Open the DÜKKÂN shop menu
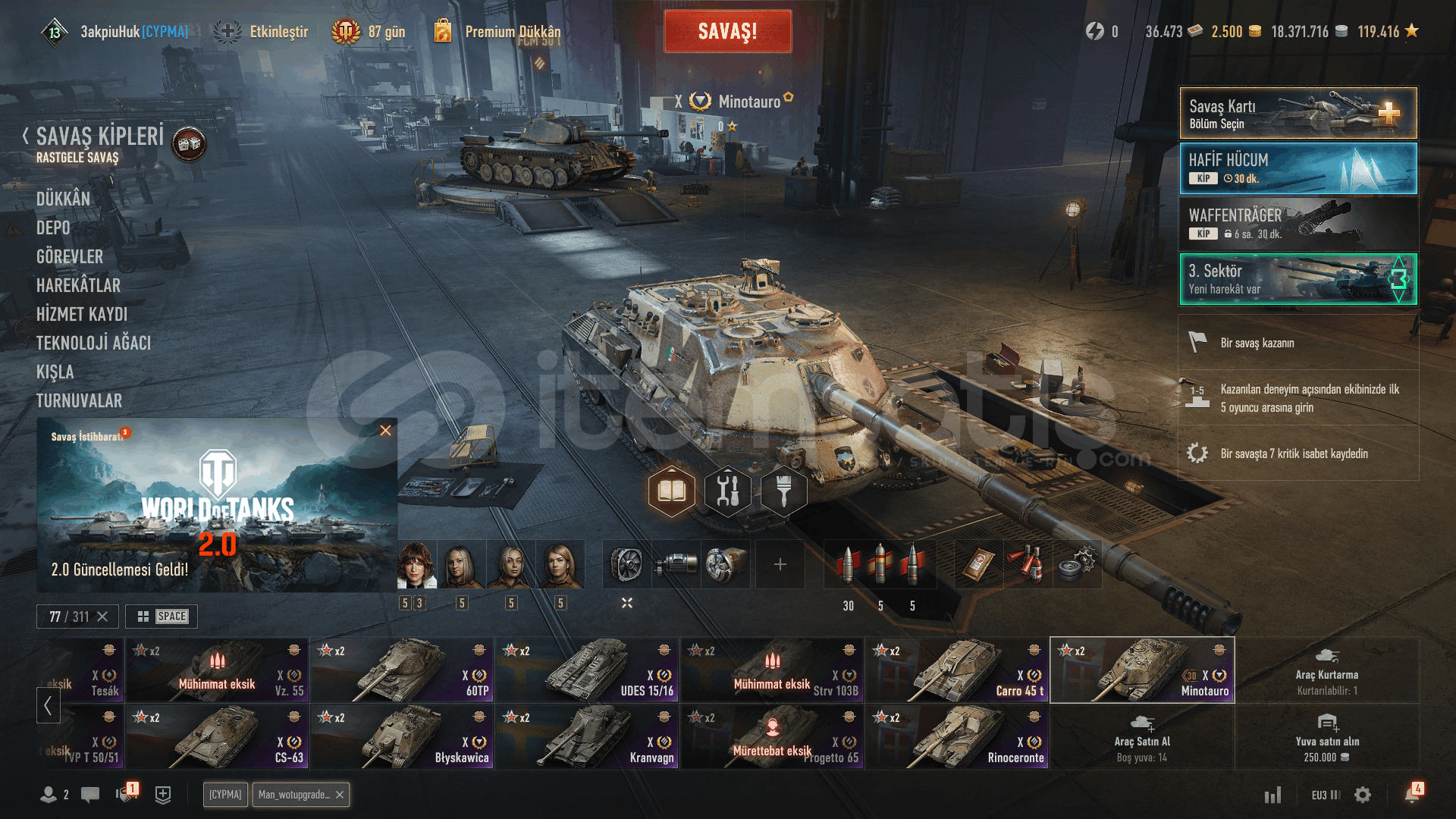Image resolution: width=1456 pixels, height=819 pixels. tap(63, 199)
